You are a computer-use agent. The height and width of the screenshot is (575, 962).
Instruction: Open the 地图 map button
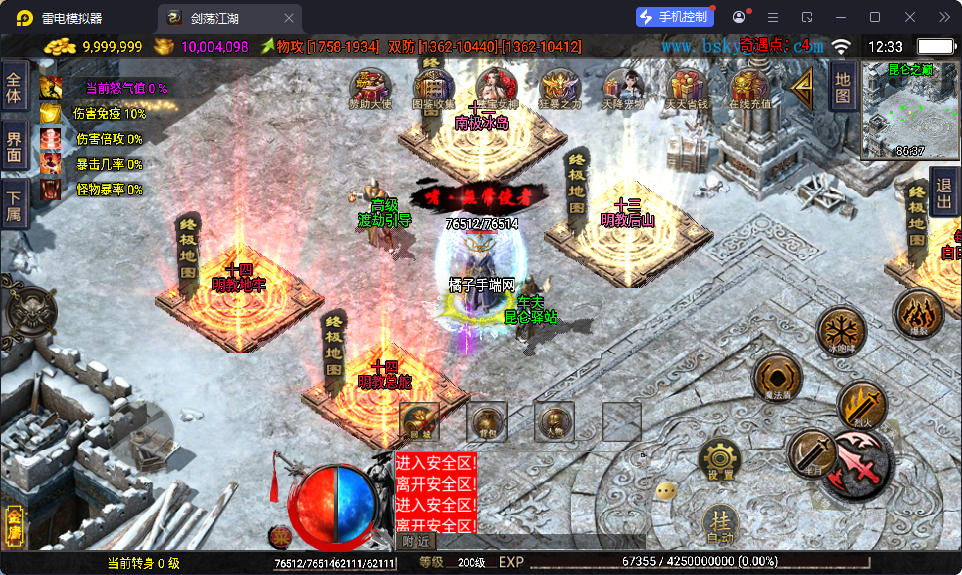pyautogui.click(x=842, y=85)
